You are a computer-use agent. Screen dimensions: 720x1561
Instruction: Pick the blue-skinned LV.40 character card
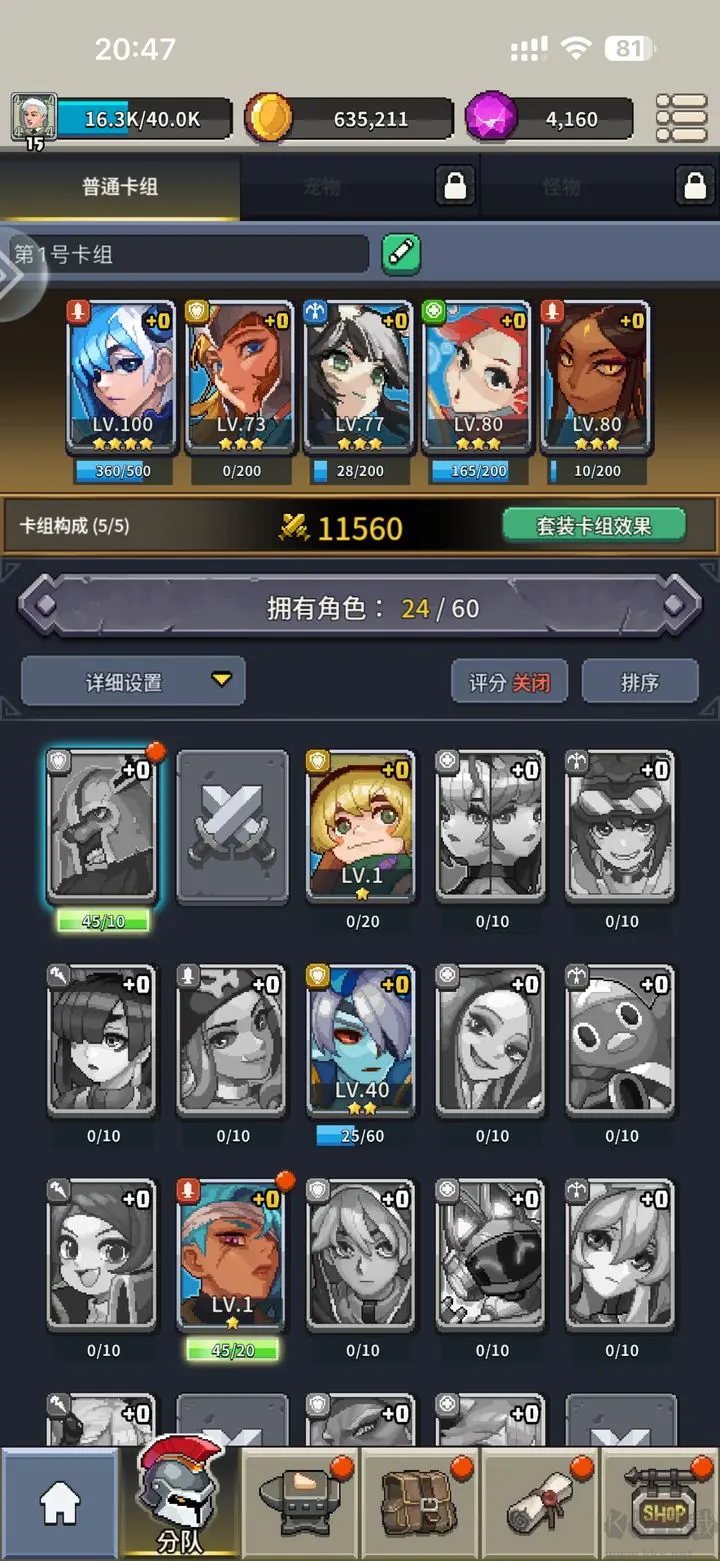tap(361, 1040)
